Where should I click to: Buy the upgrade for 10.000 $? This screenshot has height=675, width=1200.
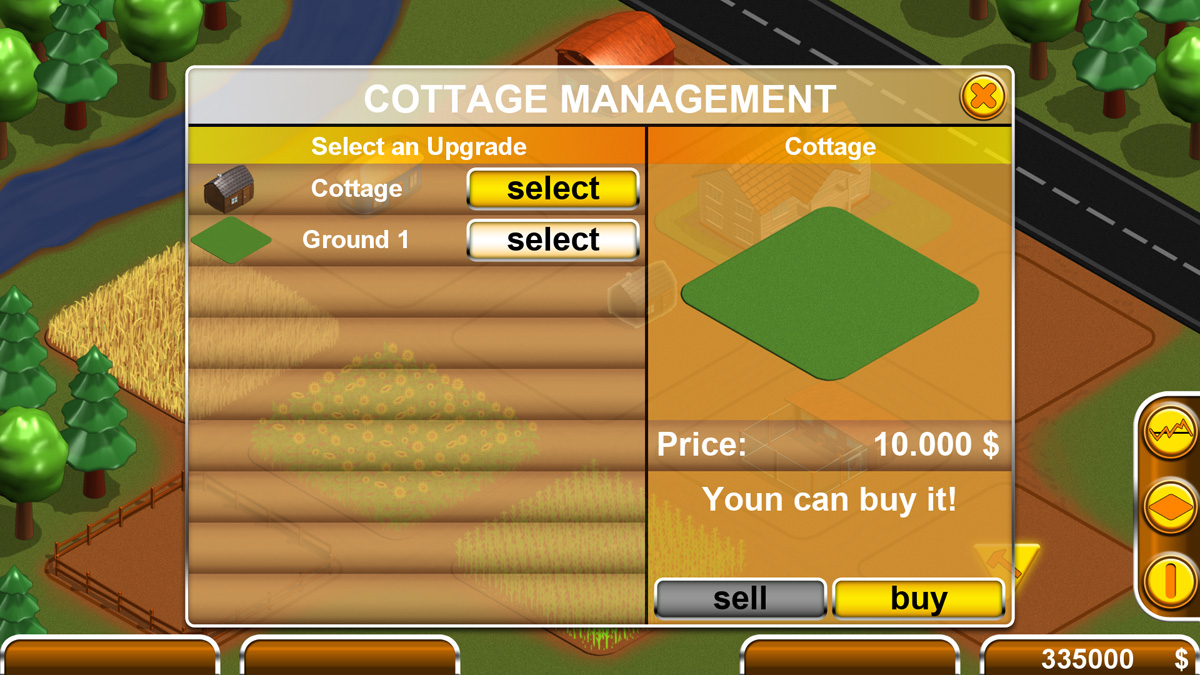pos(918,599)
